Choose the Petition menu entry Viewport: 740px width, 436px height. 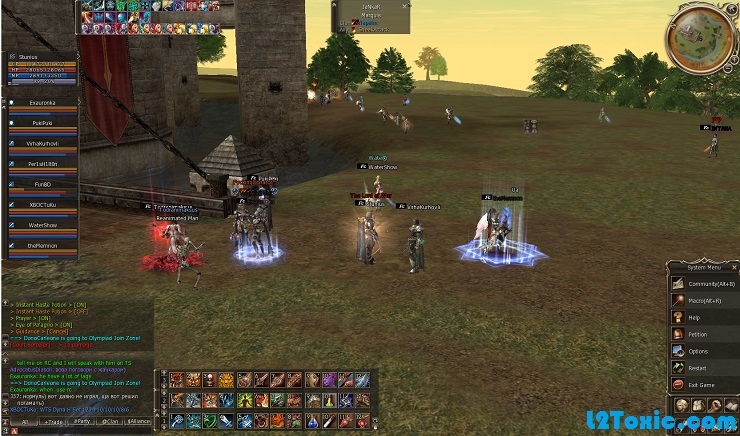697,334
